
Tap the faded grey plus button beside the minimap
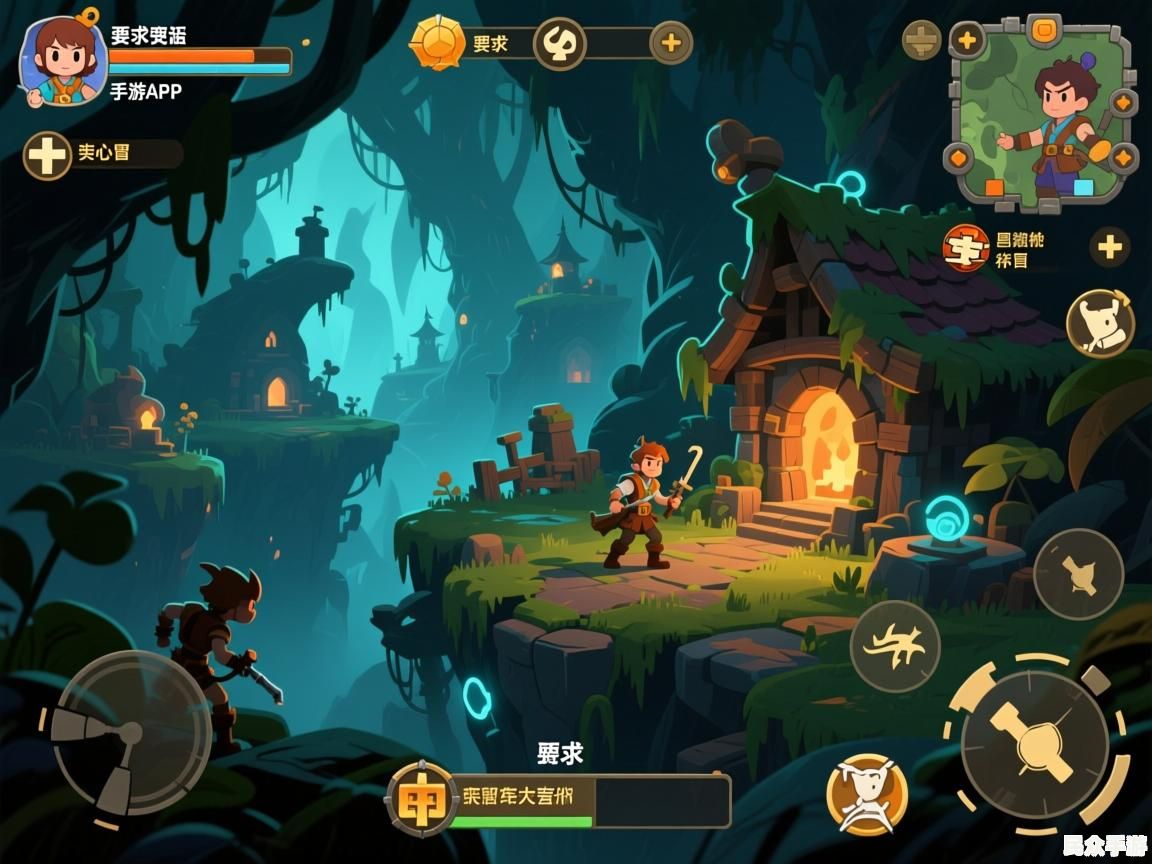tap(921, 41)
